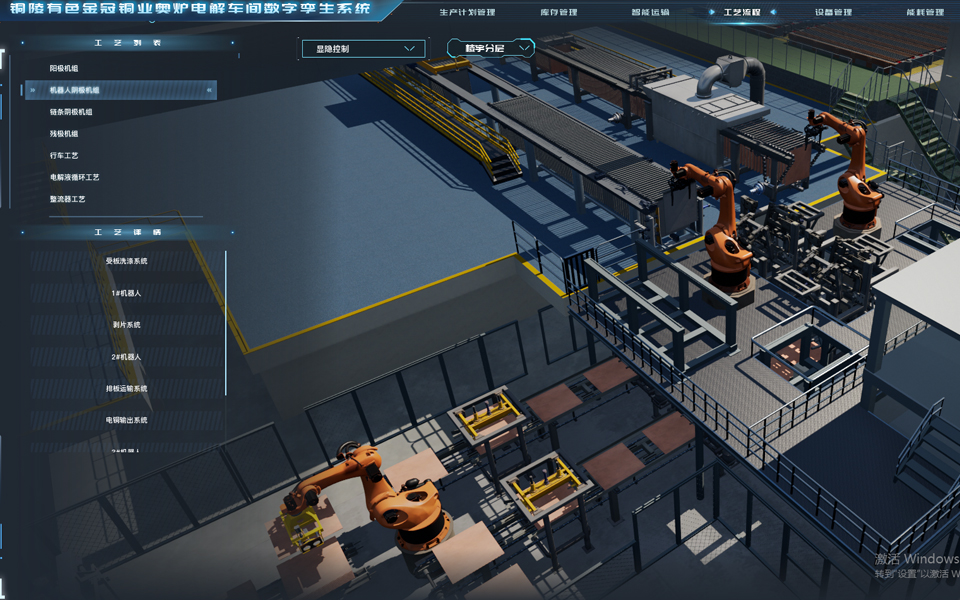The width and height of the screenshot is (960, 600).
Task: Choose the 机器人阴极机组 entry
Action: point(75,90)
